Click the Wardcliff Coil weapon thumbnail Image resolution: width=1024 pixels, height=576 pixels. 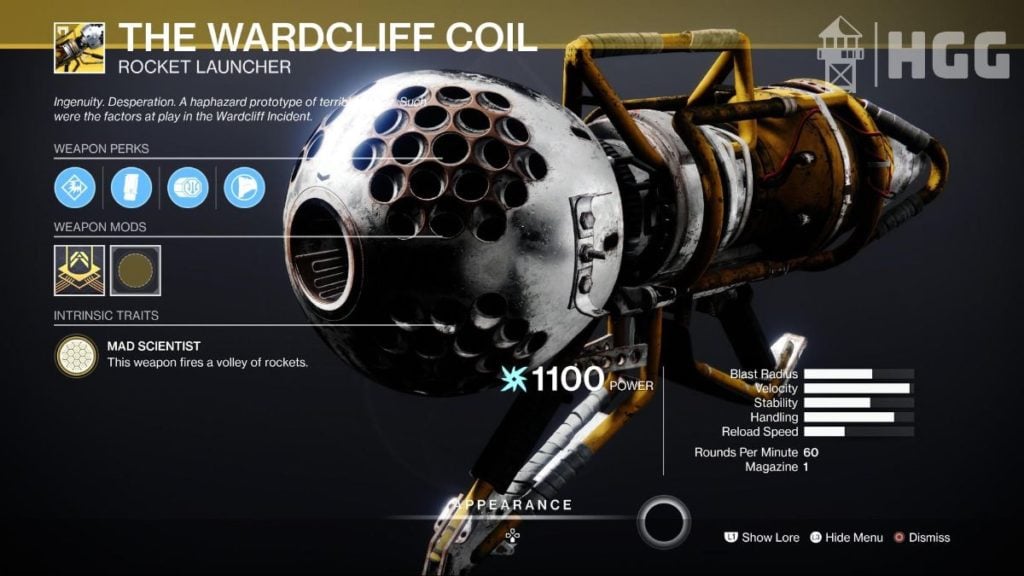point(79,48)
